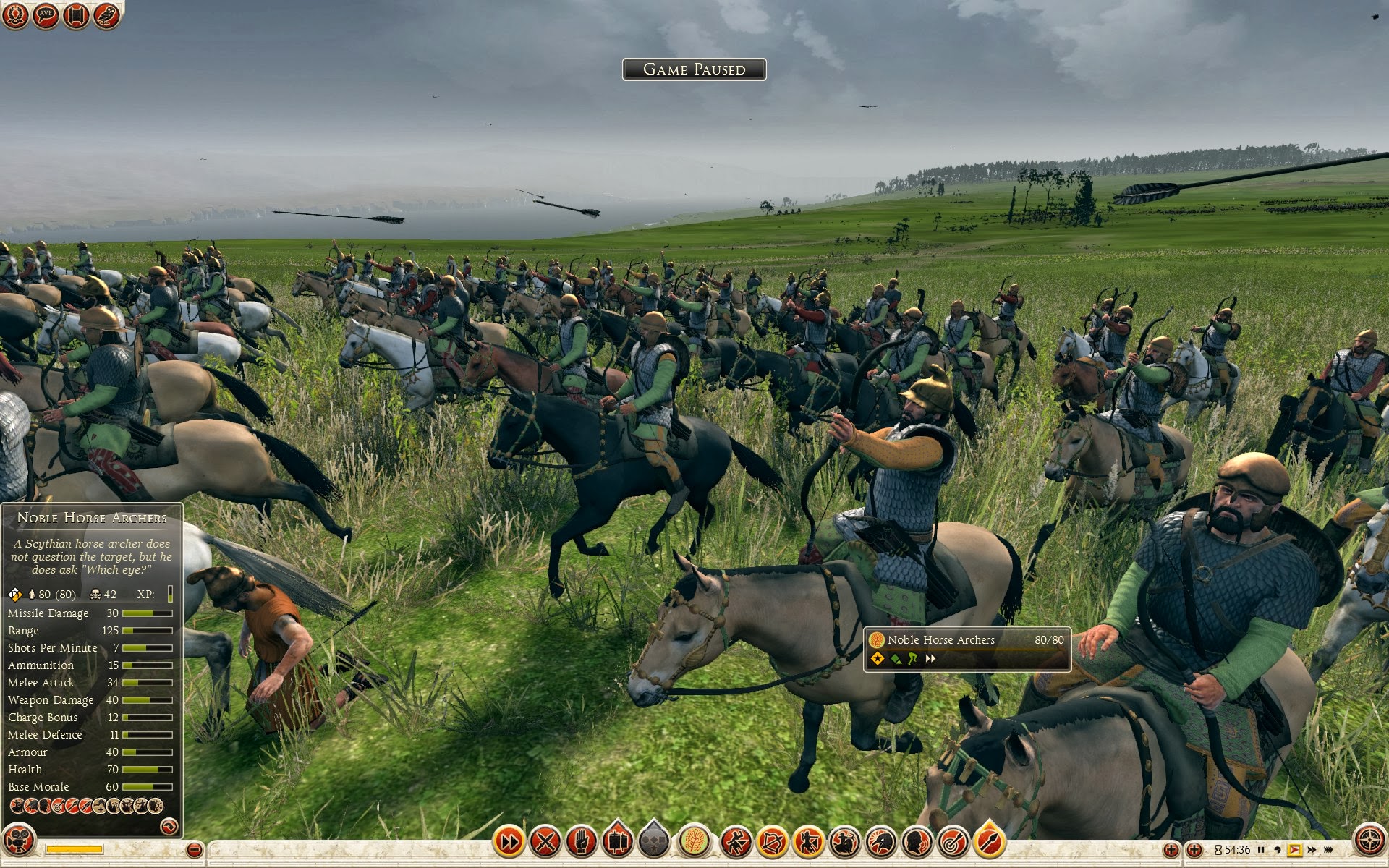Activate the crossed swords melee mode
This screenshot has width=1389, height=868.
click(545, 841)
